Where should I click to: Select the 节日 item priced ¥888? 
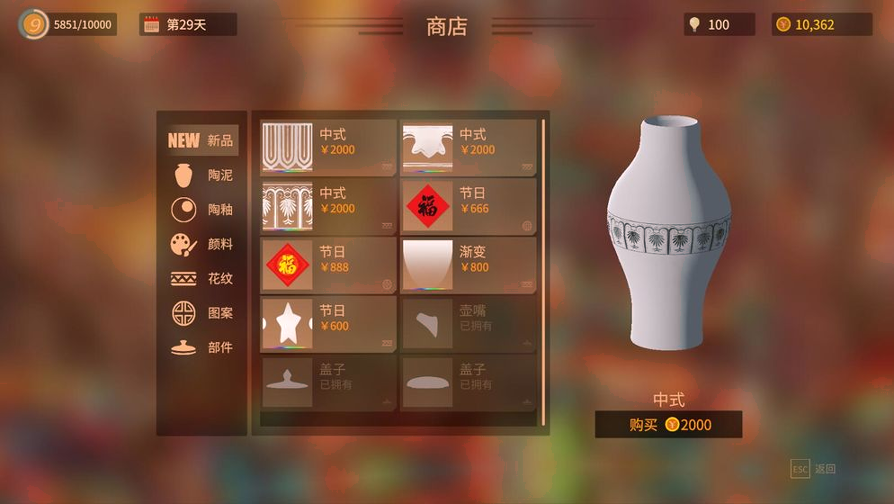point(328,266)
